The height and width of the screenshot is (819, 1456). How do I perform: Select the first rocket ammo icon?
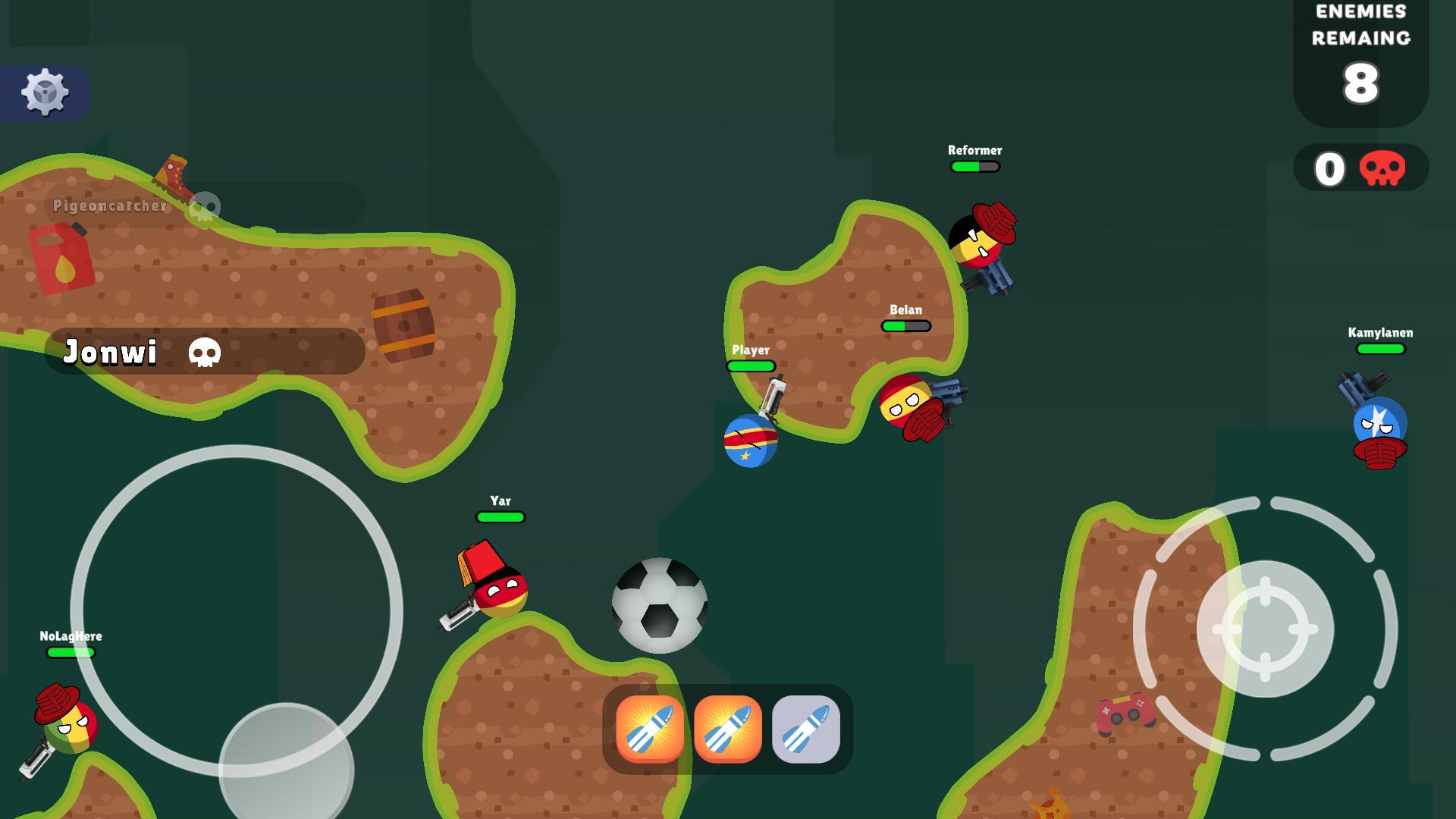pyautogui.click(x=650, y=729)
